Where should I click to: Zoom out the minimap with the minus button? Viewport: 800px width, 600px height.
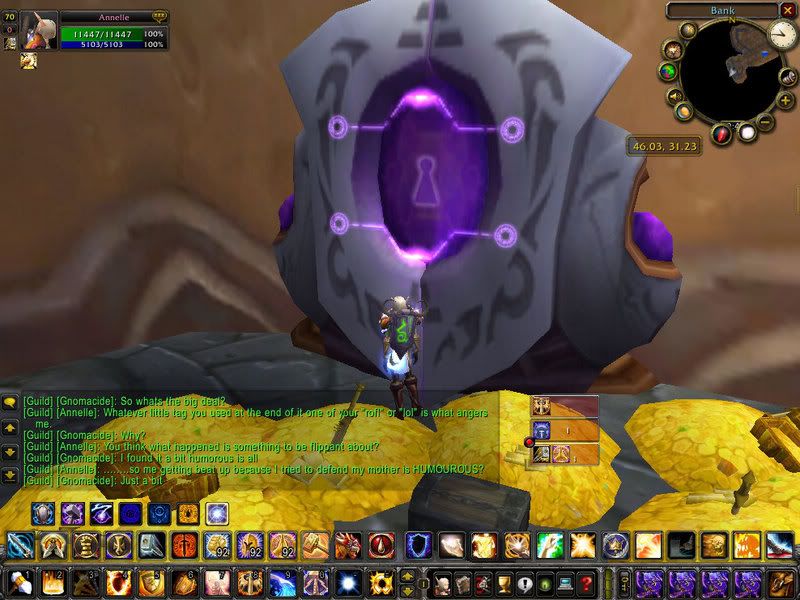tap(765, 122)
